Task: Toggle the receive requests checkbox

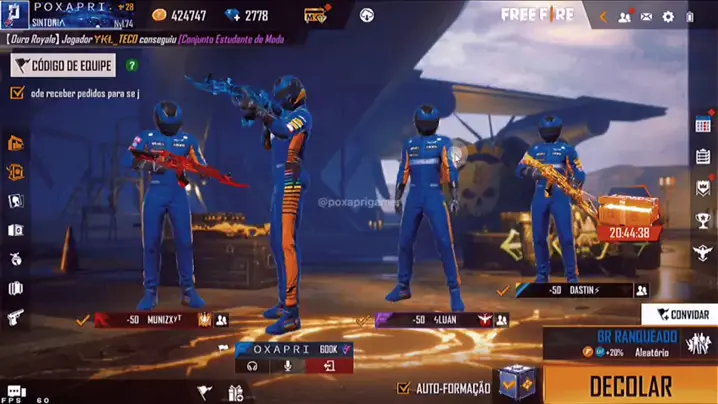Action: 17,93
